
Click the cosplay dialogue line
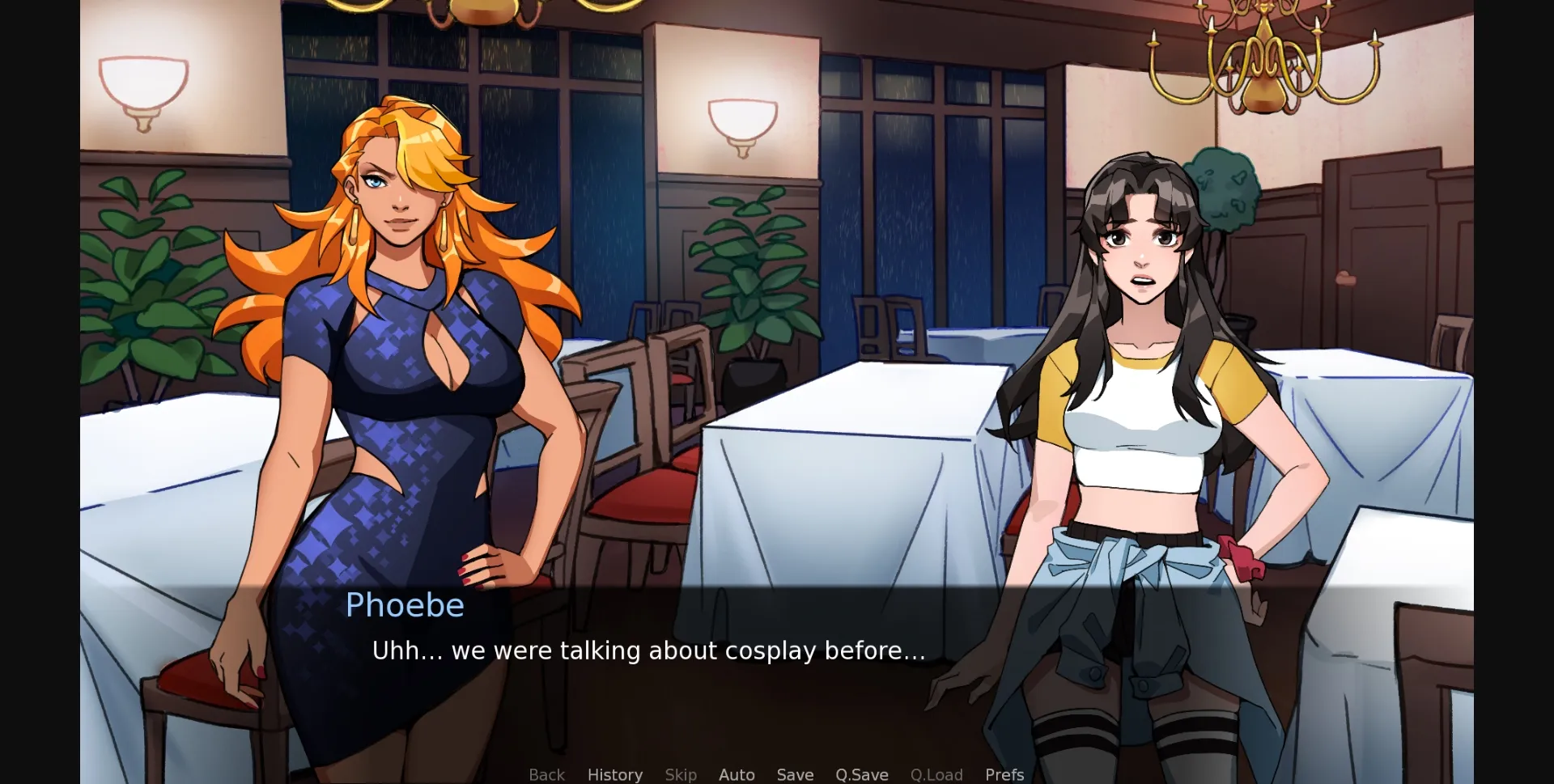(x=647, y=650)
